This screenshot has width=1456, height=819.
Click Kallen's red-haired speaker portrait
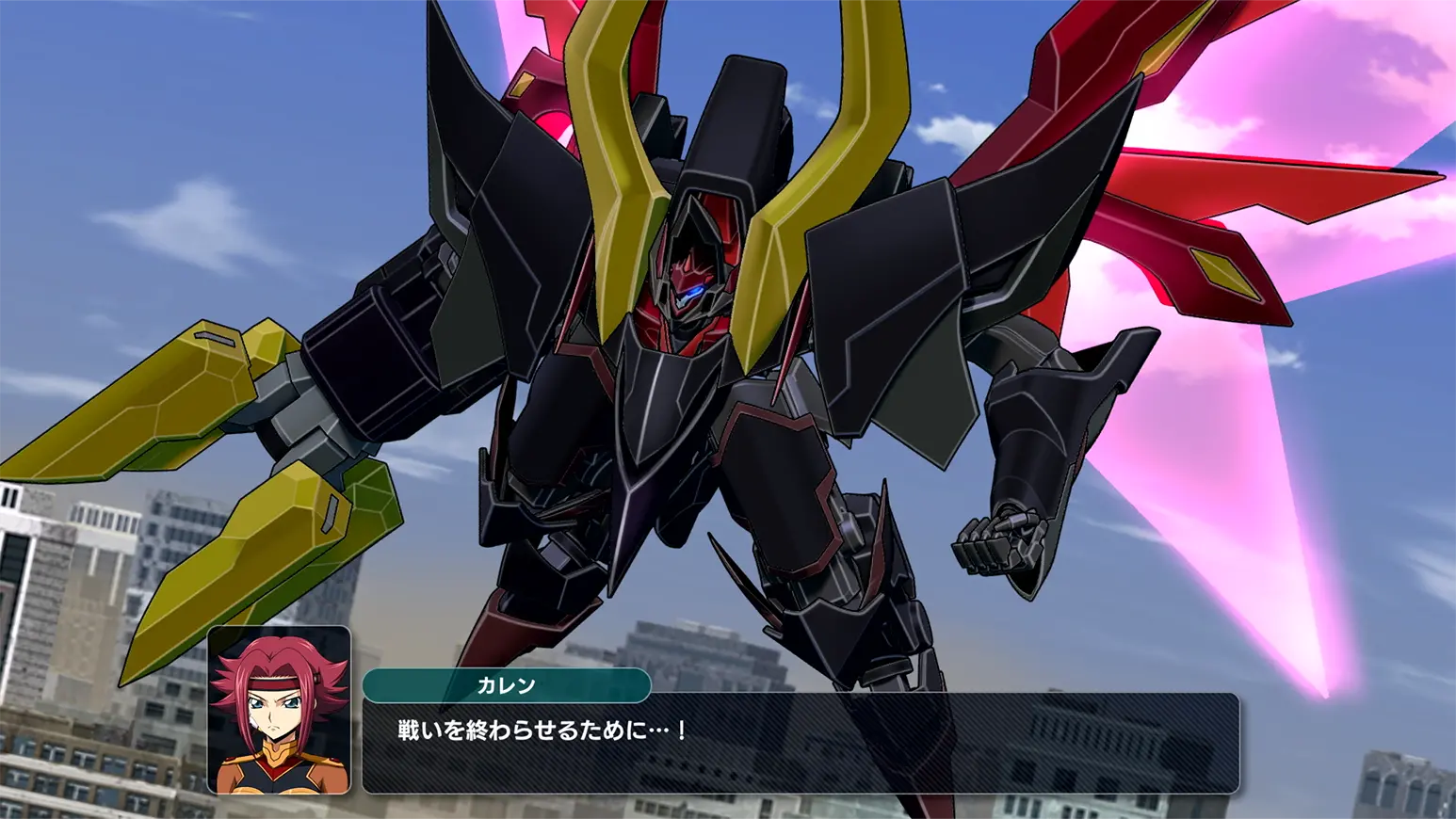pos(279,710)
